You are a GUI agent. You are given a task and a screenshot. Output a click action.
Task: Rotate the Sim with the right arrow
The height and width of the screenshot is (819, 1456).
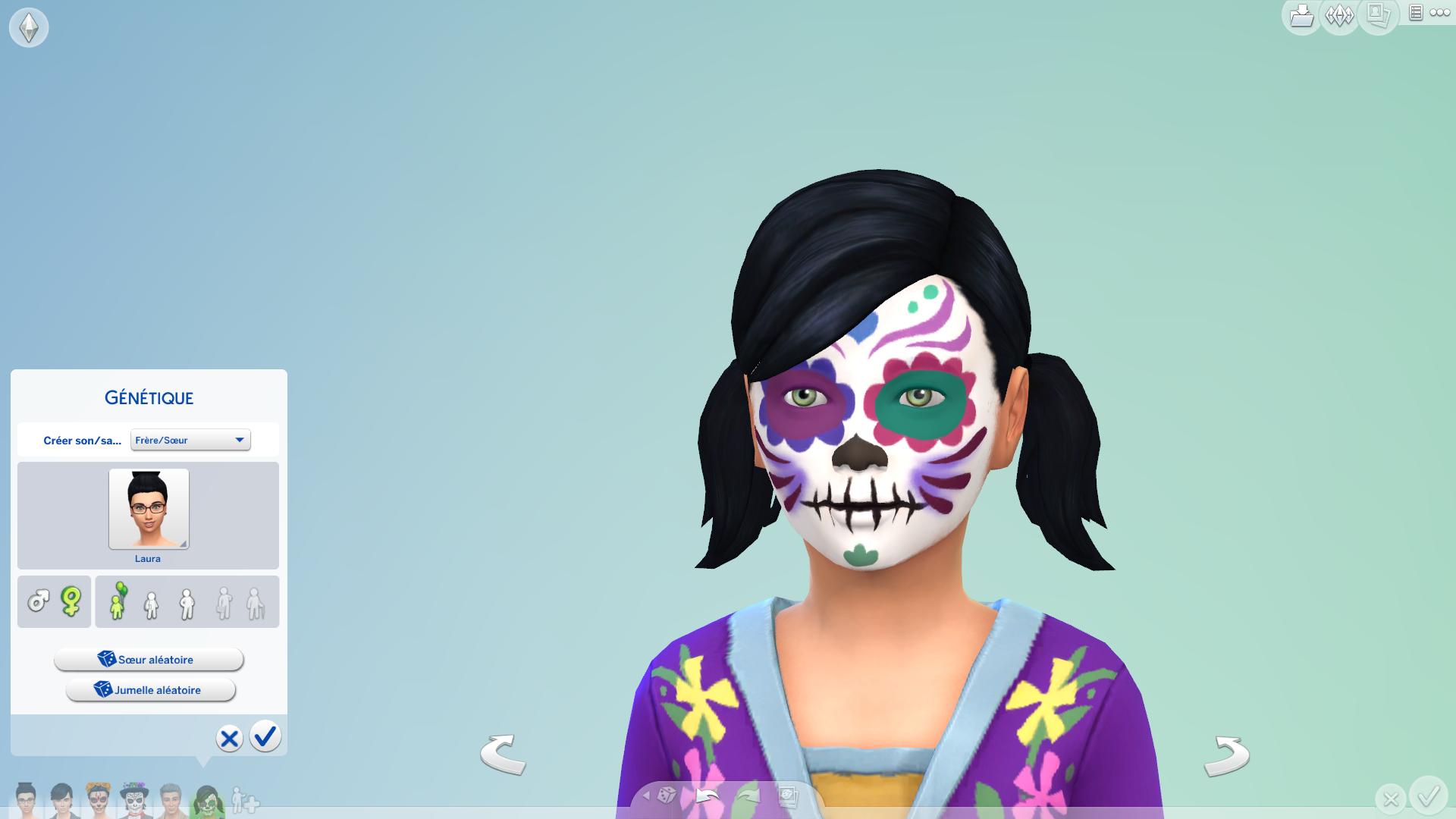point(1226,755)
